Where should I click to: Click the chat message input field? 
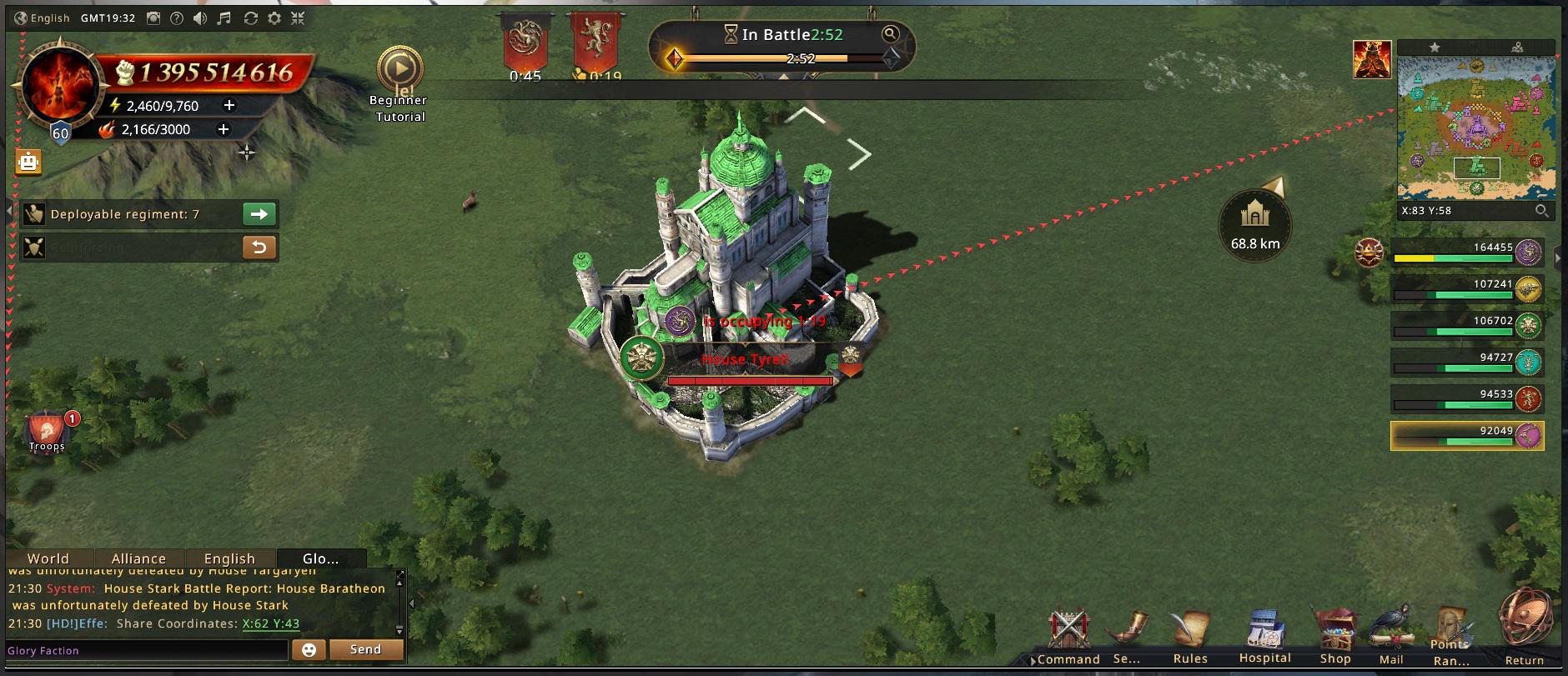[146, 650]
